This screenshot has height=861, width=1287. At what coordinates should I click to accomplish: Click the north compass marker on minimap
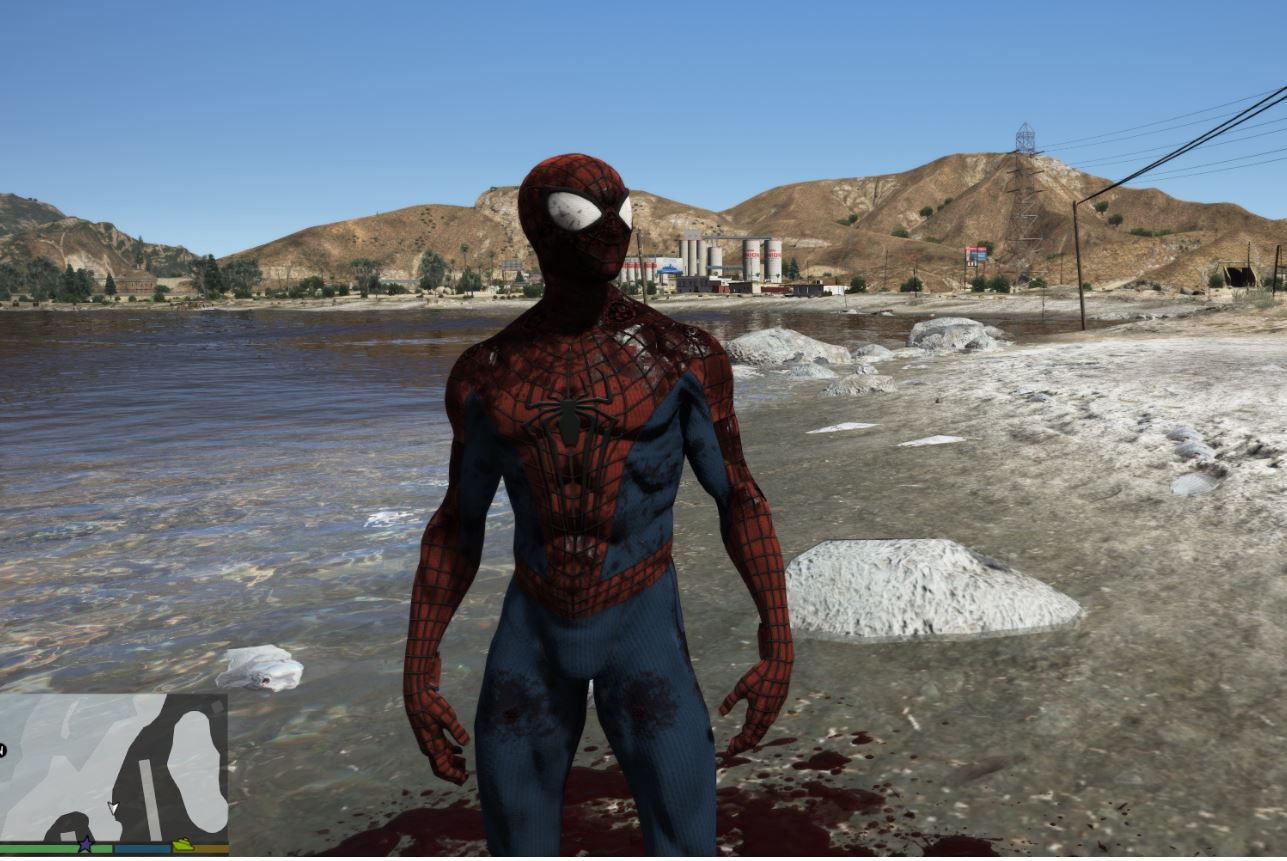coord(3,749)
